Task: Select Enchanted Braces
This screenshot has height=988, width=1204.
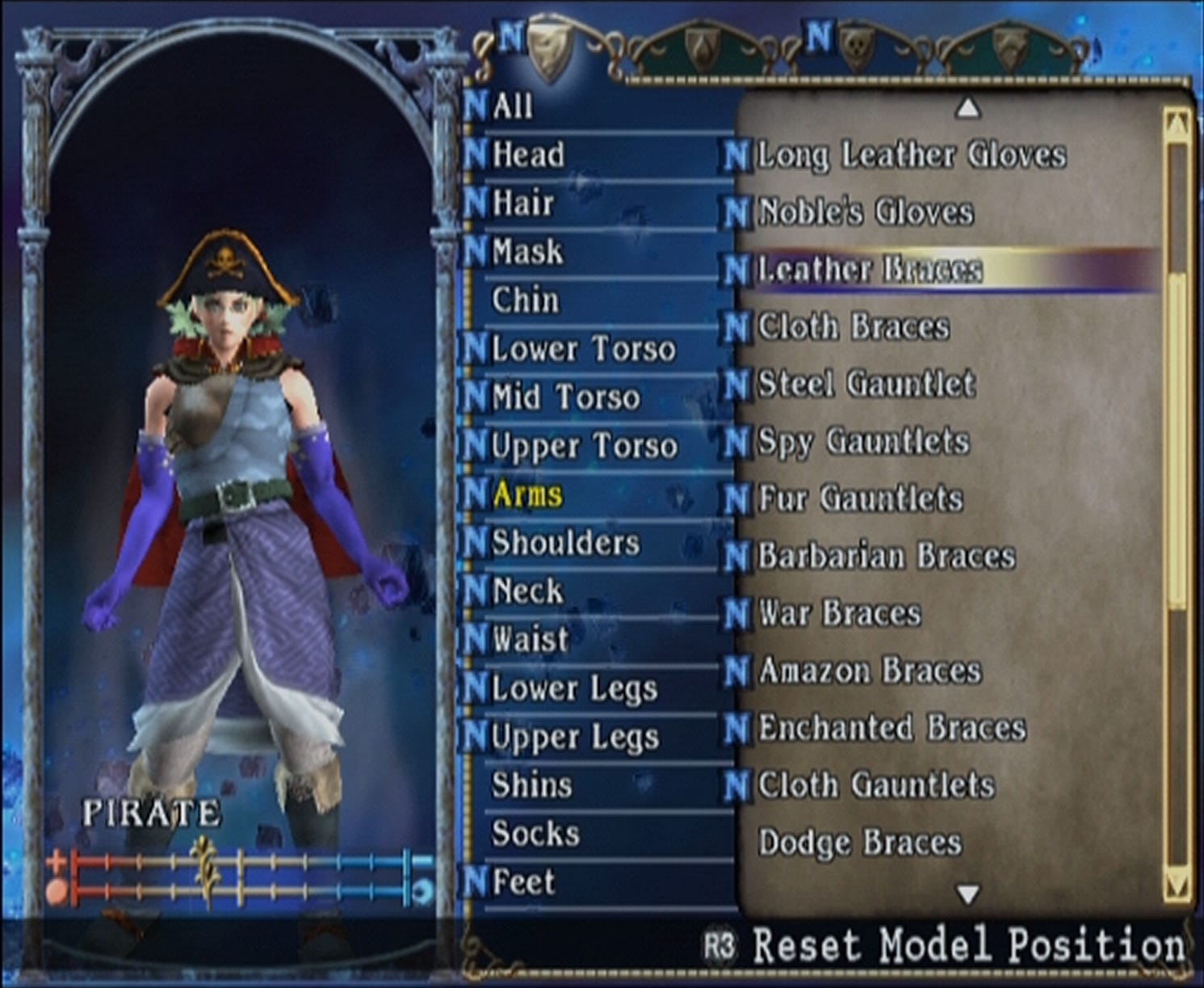Action: [x=891, y=728]
